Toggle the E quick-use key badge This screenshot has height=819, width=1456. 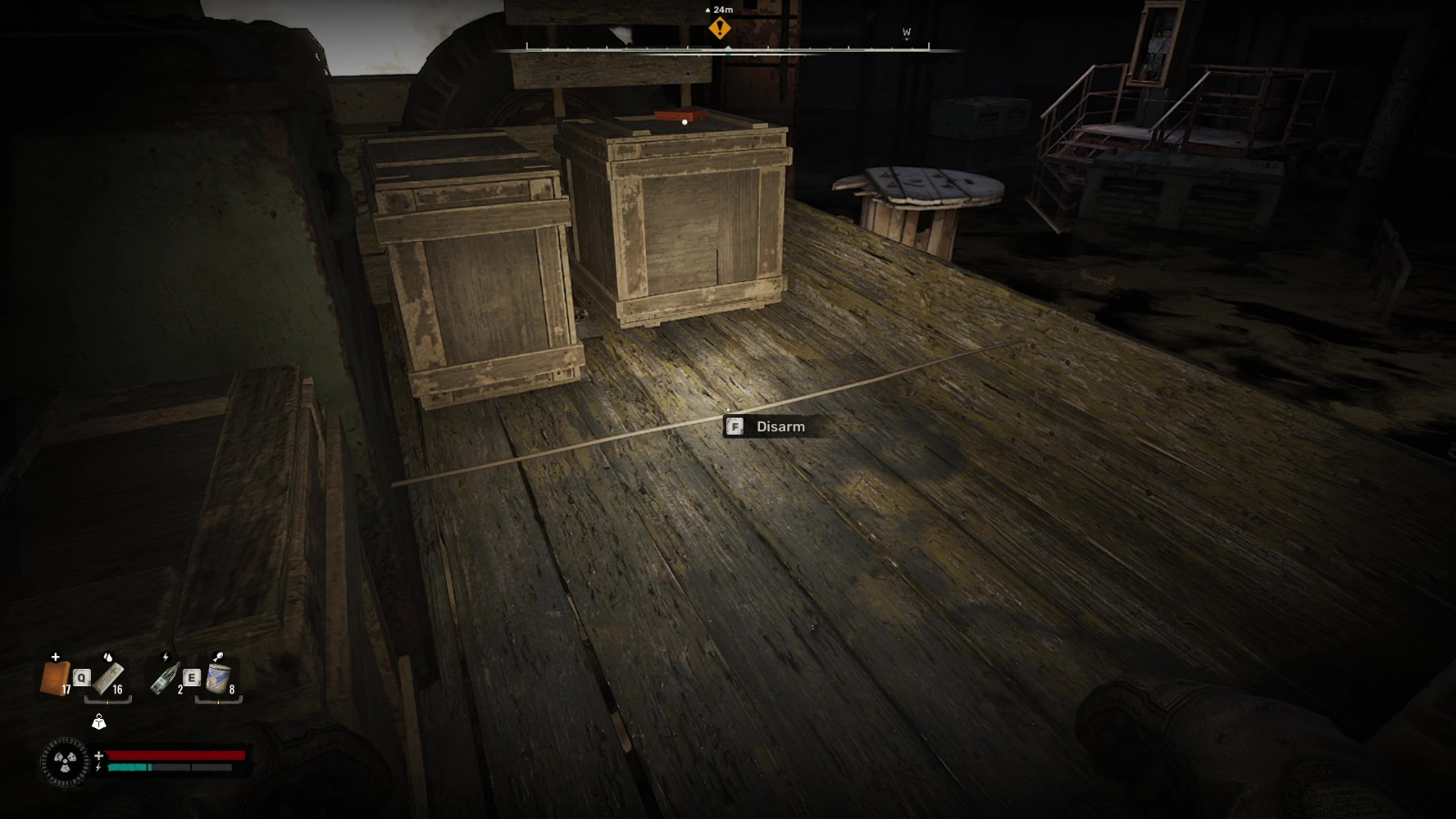(x=192, y=677)
